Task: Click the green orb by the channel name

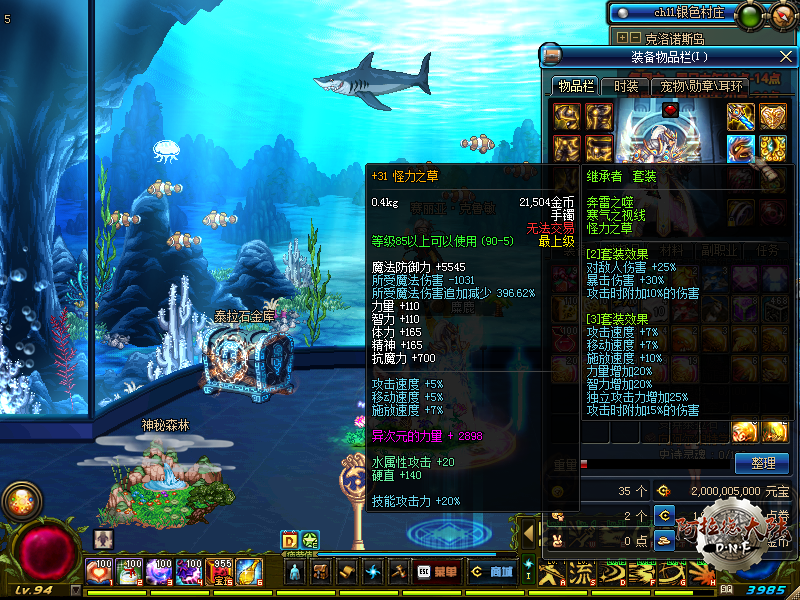Action: [751, 13]
